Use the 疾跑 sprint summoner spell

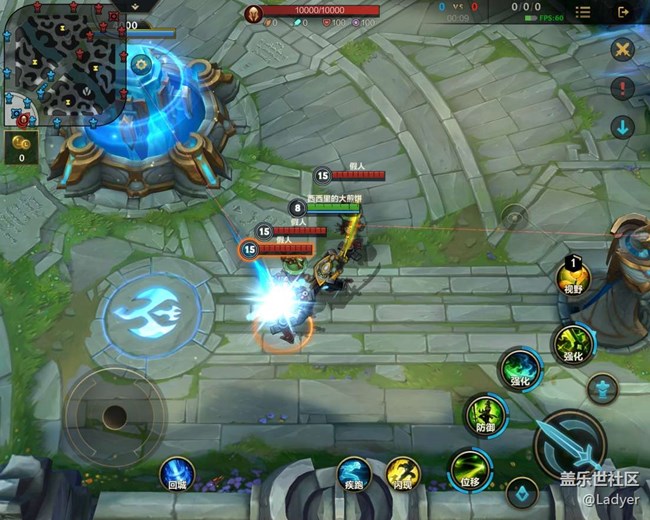(353, 473)
